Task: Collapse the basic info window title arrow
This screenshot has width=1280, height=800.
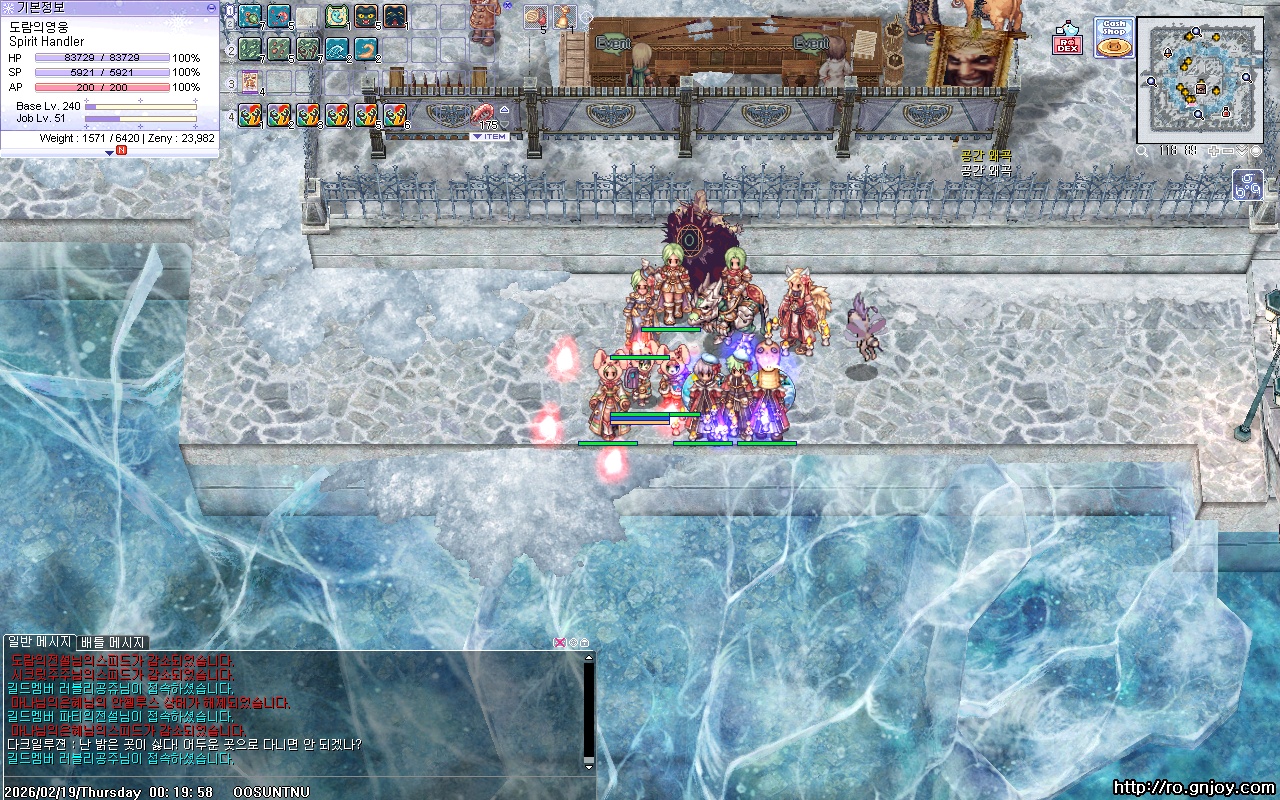Action: 211,7
